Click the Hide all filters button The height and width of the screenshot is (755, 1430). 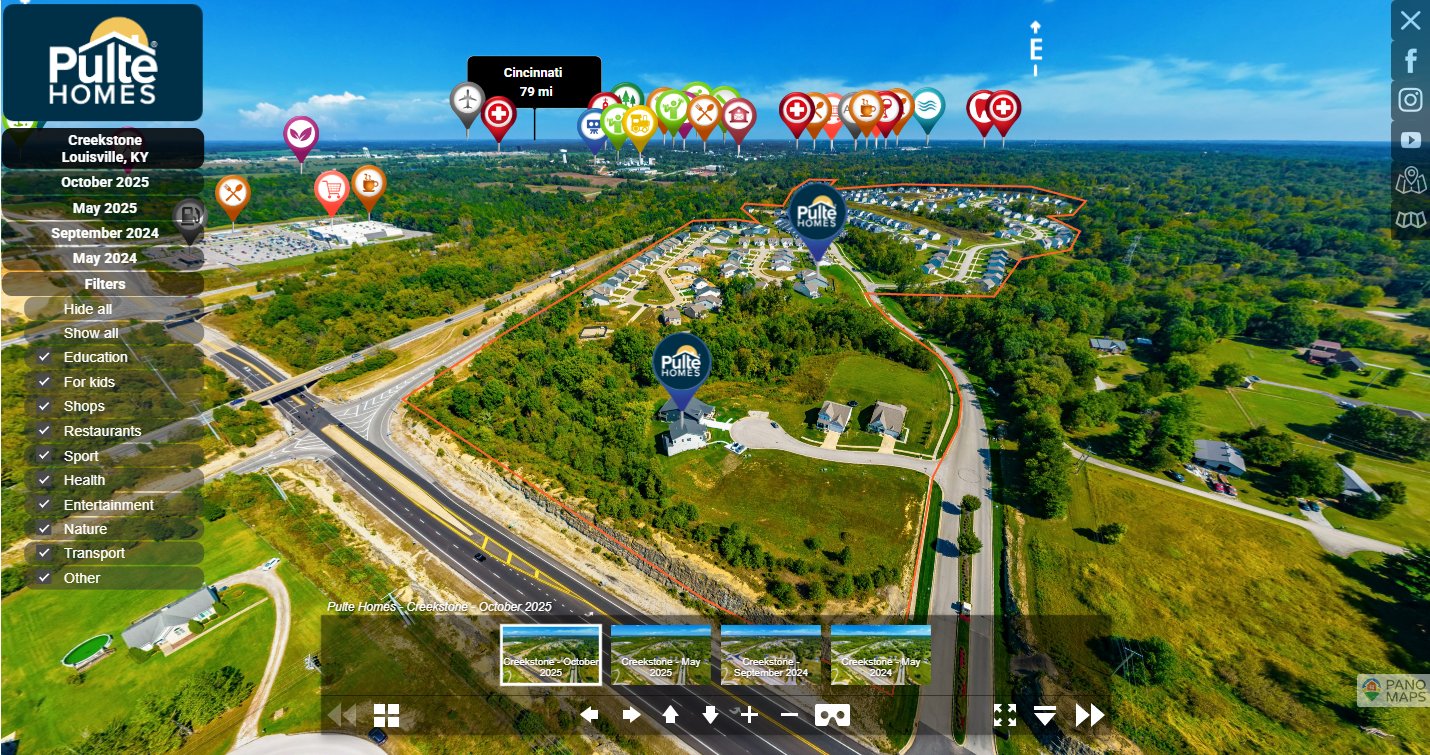88,309
